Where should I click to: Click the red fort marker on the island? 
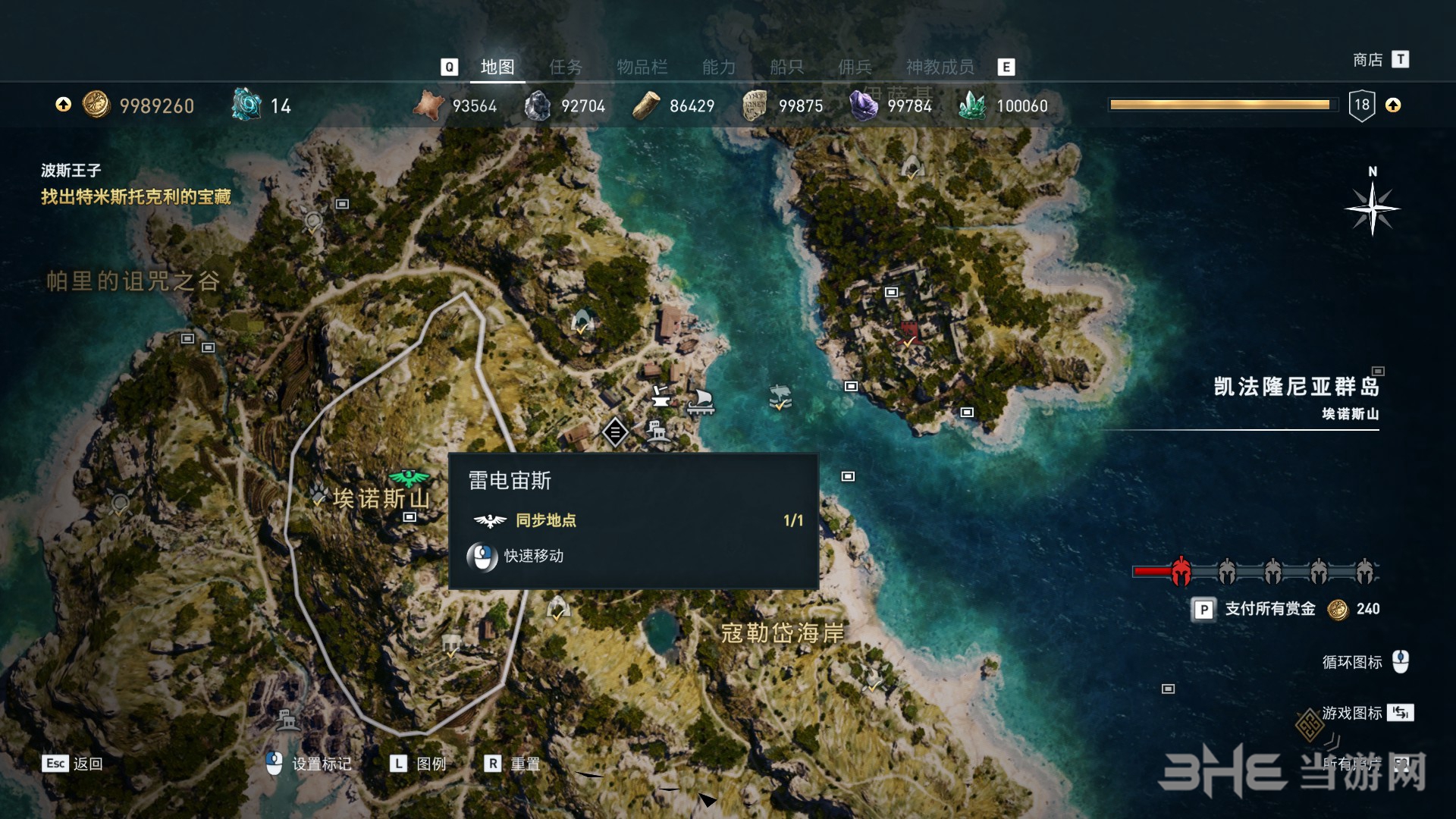click(908, 332)
